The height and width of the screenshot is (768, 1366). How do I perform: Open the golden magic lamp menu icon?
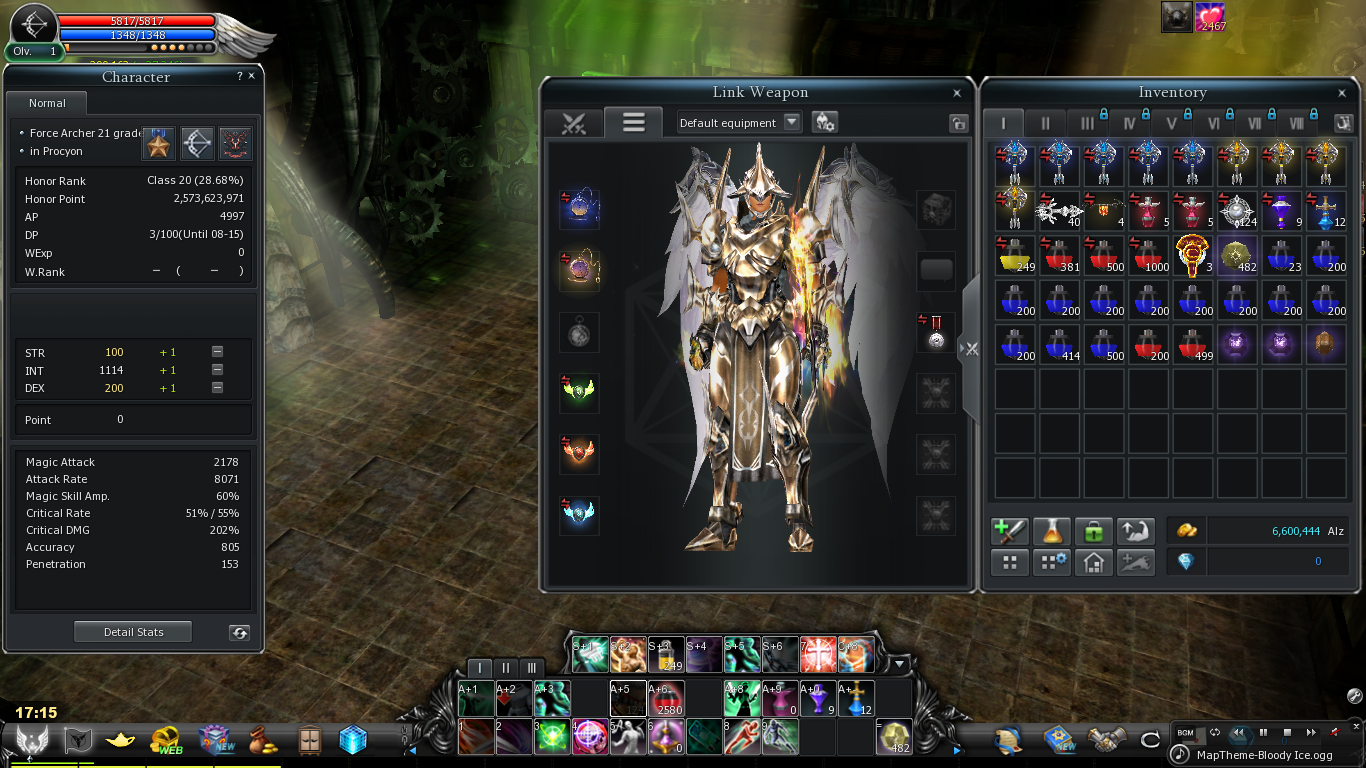coord(121,740)
